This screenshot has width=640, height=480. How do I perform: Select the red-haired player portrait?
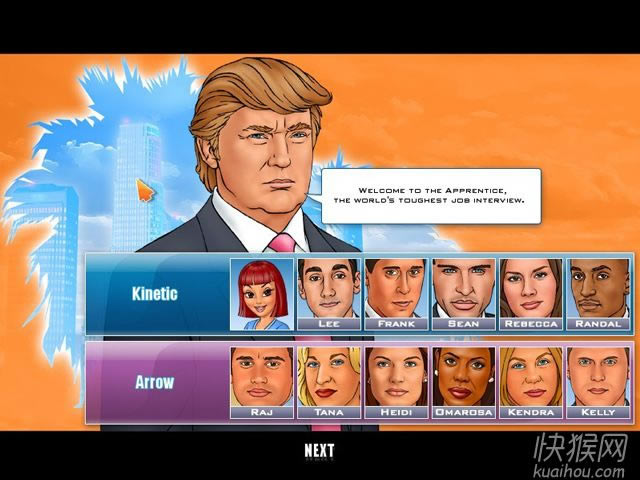262,294
